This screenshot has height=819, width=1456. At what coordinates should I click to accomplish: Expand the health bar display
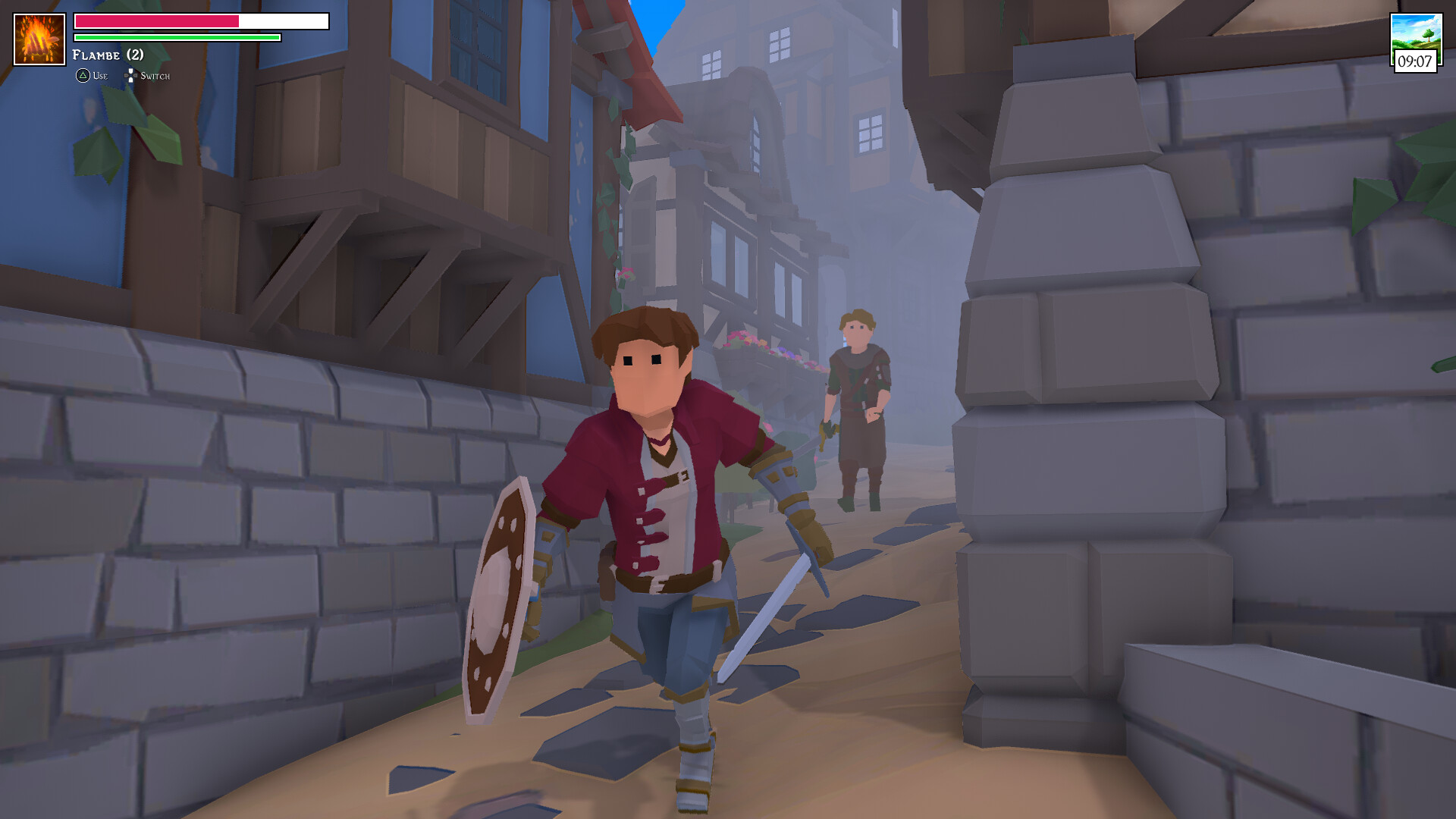199,20
